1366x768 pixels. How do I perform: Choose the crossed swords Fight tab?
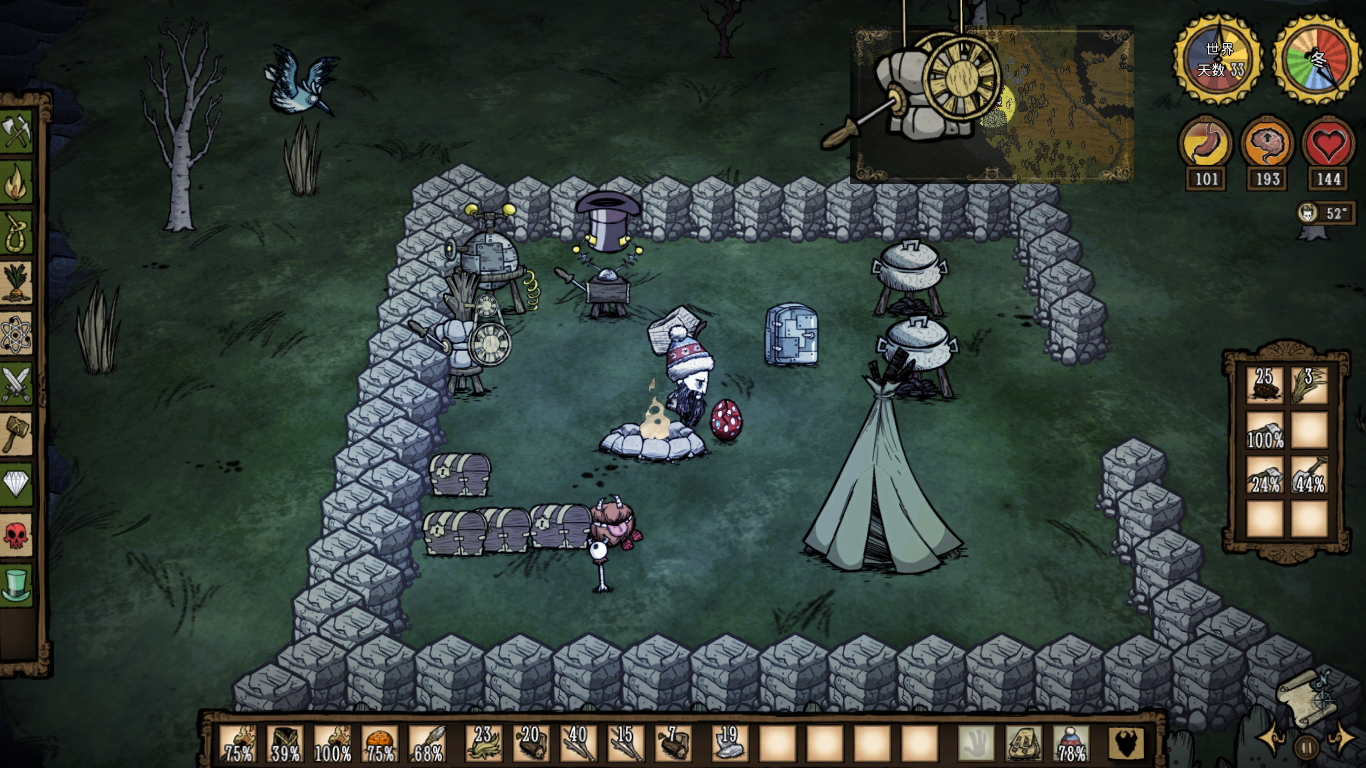[x=17, y=384]
